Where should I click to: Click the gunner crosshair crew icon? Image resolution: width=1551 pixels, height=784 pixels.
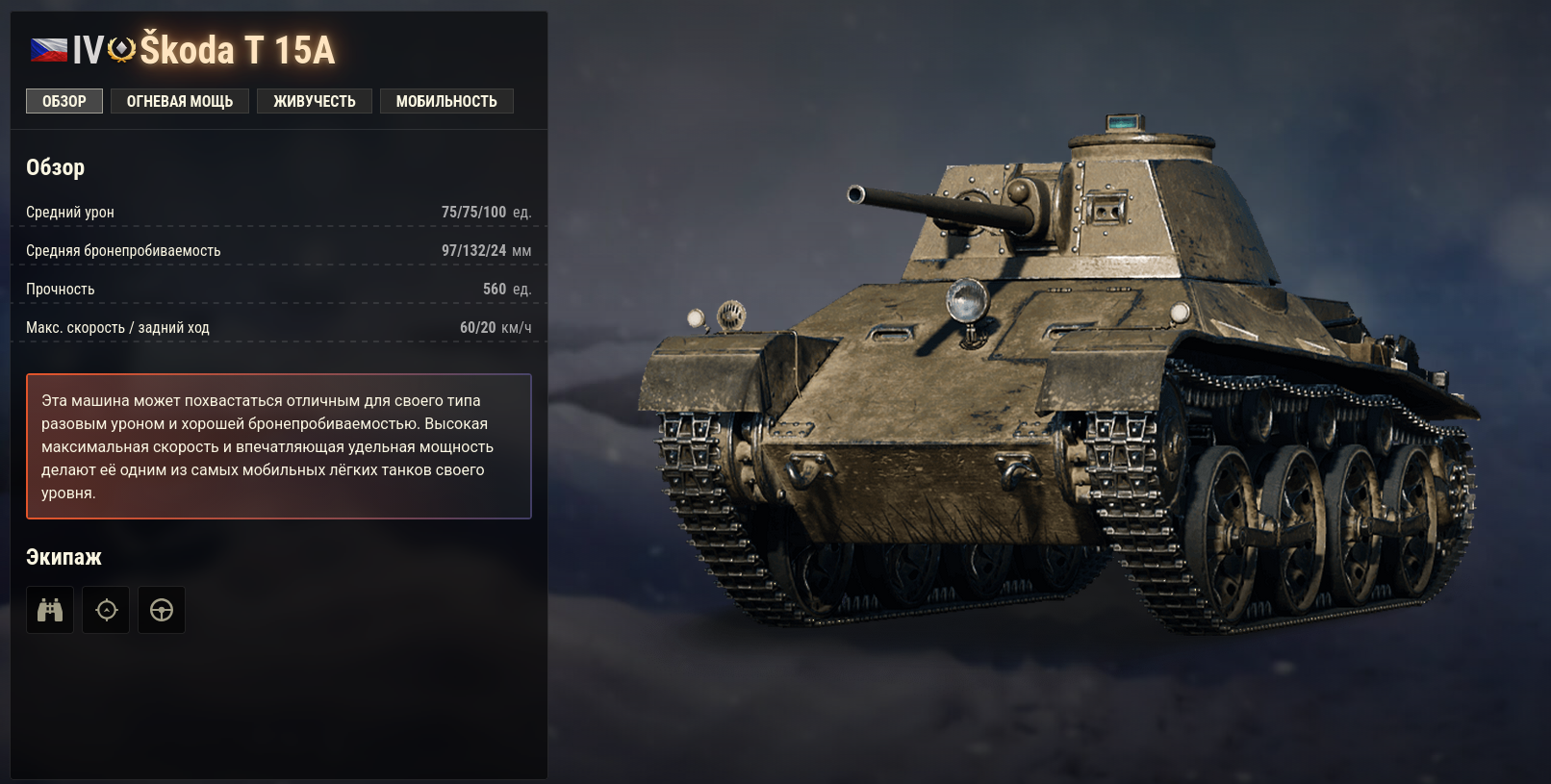[106, 609]
